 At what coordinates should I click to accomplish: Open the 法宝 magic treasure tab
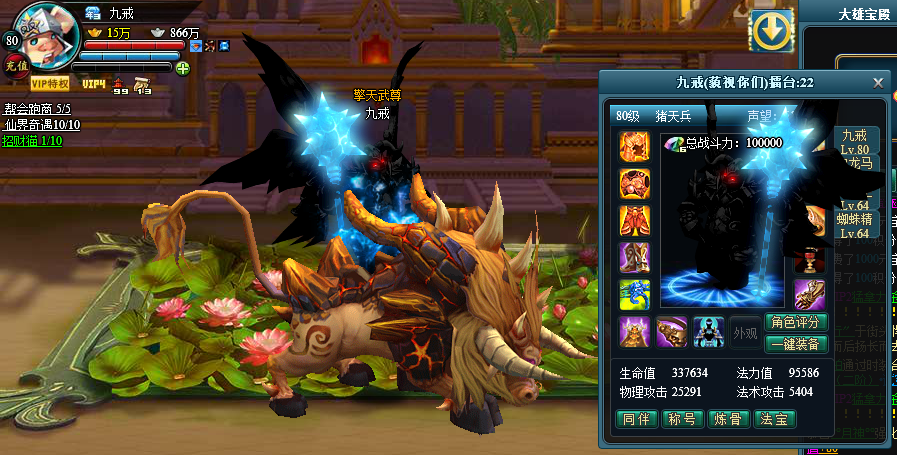(775, 419)
